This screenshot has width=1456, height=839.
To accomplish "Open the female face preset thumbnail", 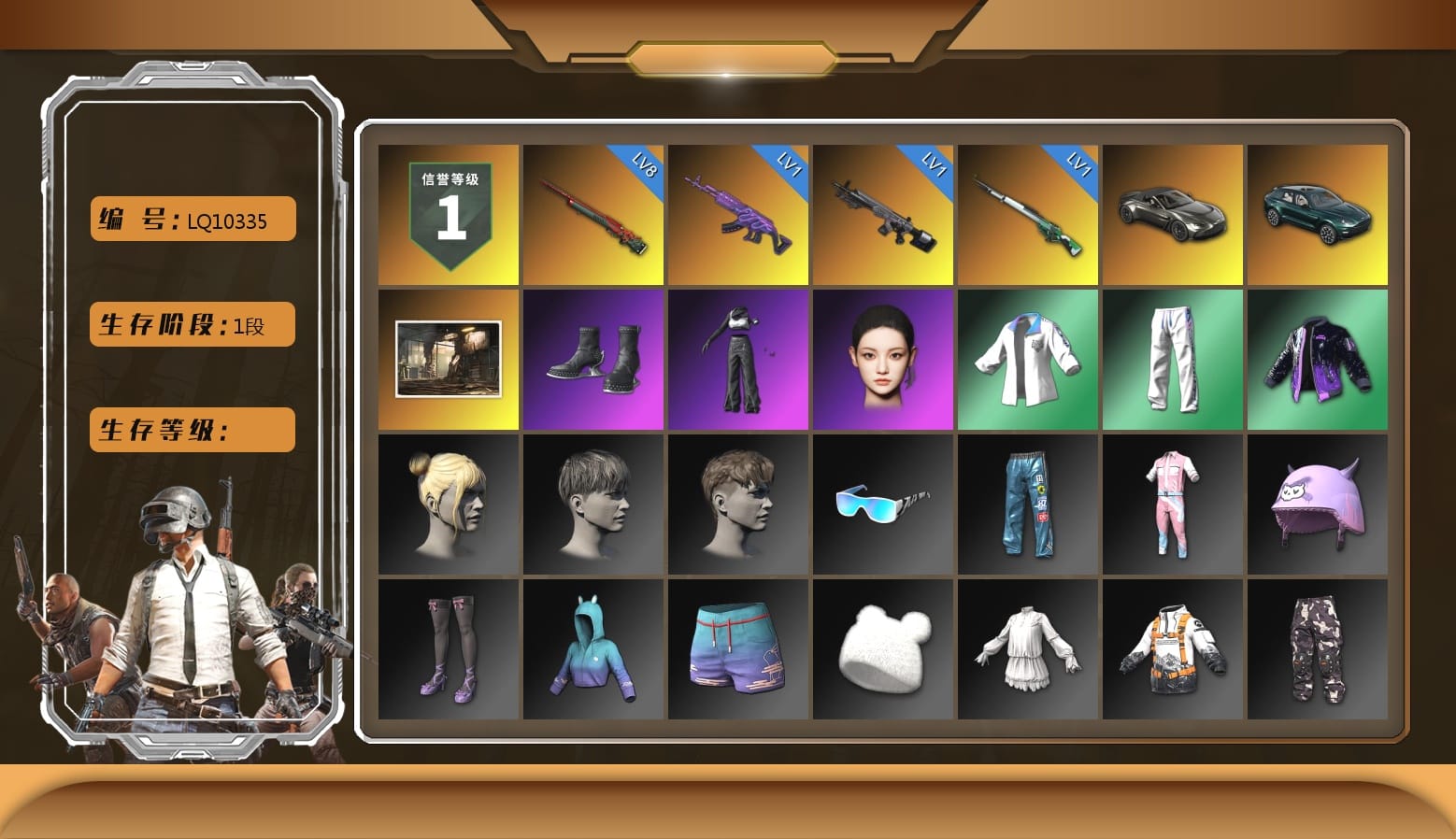I will point(882,359).
